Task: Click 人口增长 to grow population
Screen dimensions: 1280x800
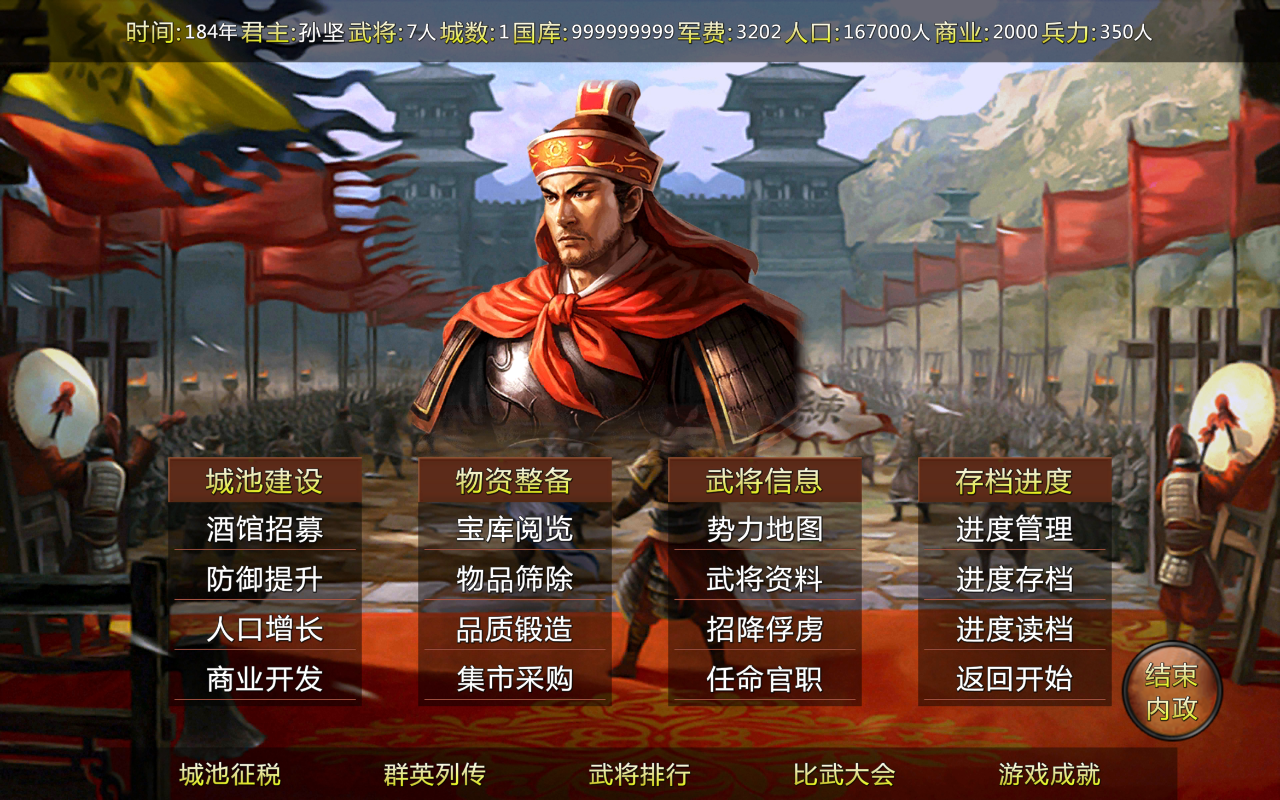Action: (266, 631)
